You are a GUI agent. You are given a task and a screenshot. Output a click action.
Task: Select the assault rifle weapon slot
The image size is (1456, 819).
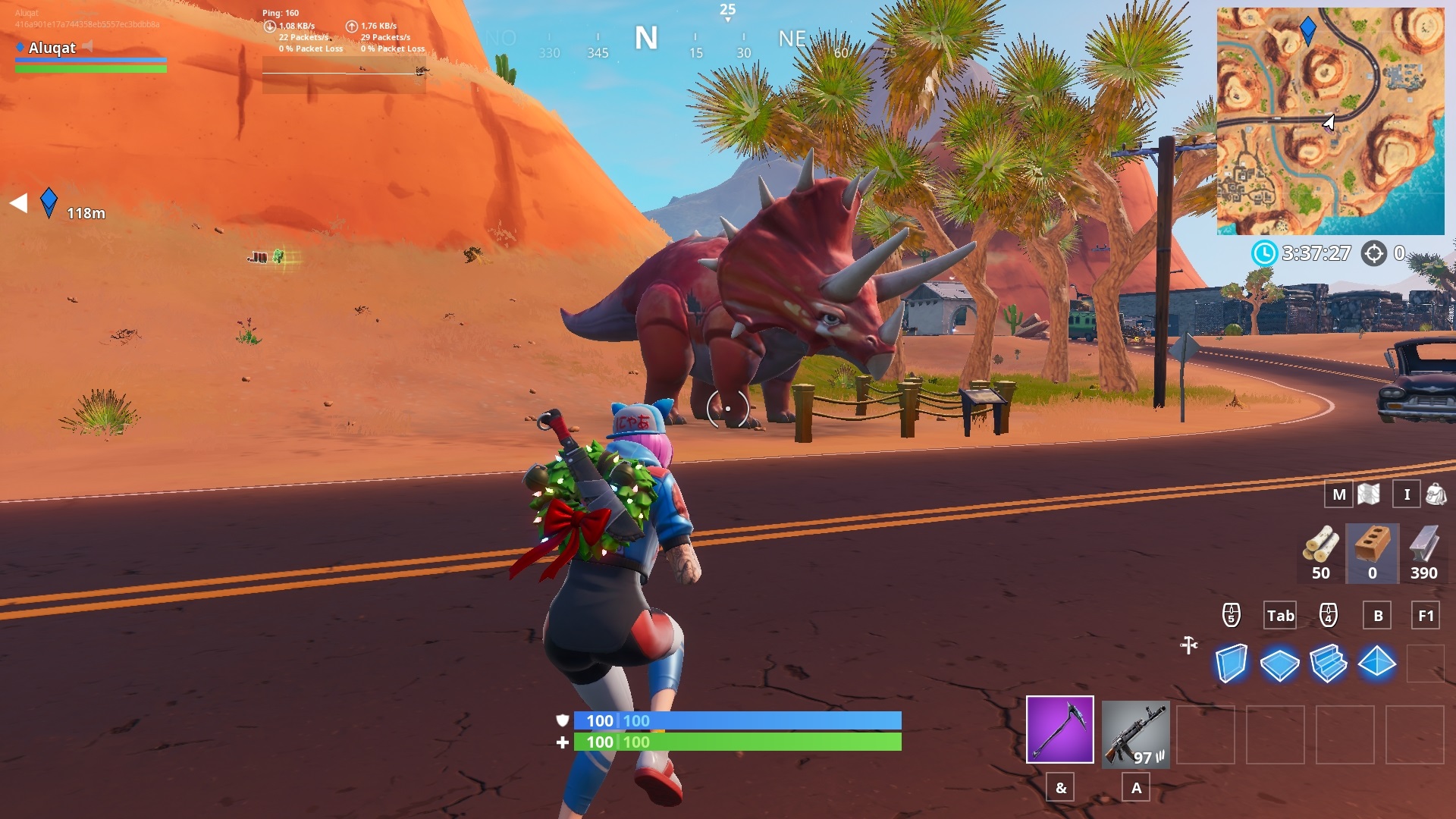coord(1134,733)
